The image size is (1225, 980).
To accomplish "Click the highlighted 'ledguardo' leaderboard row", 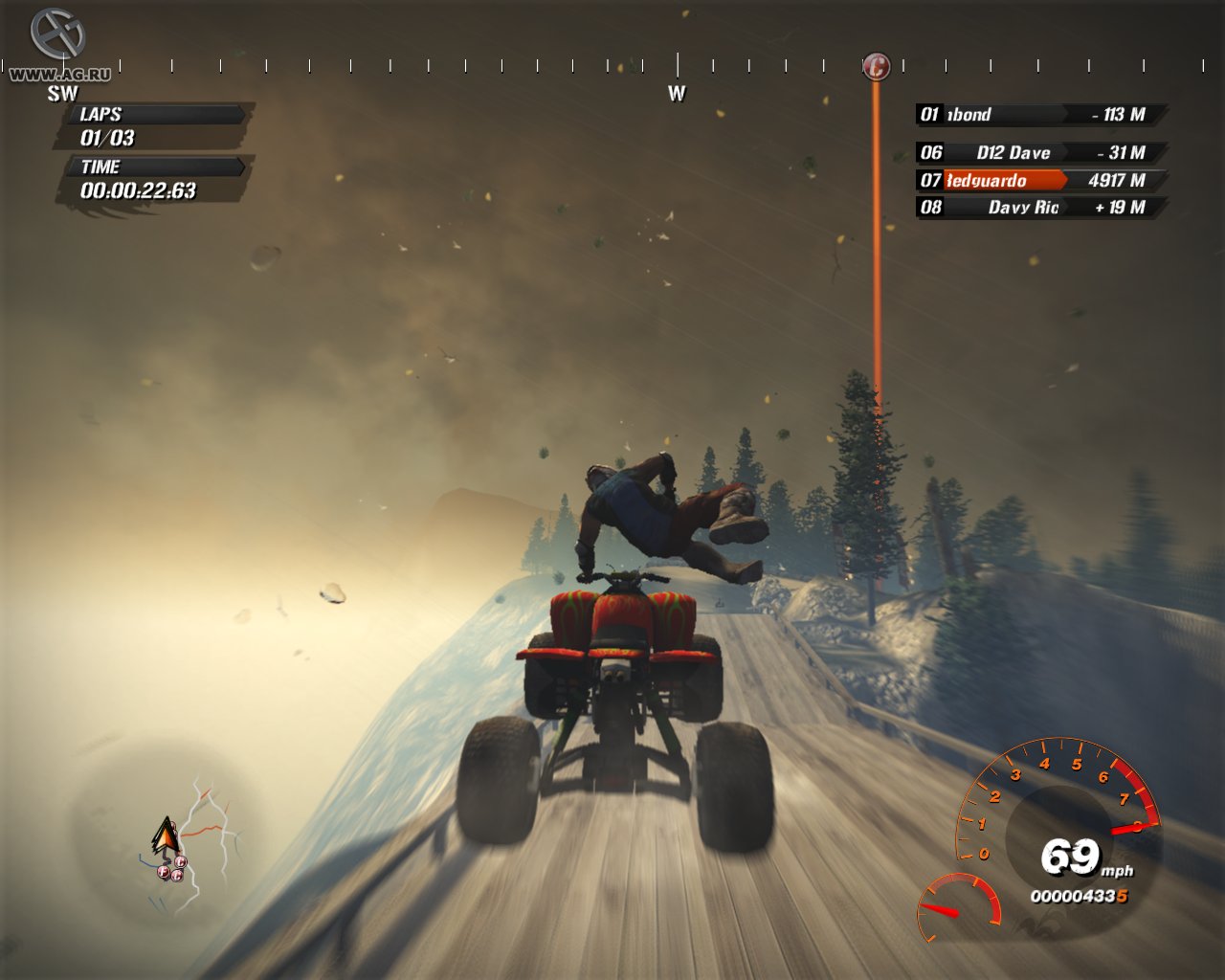I will coord(1034,180).
